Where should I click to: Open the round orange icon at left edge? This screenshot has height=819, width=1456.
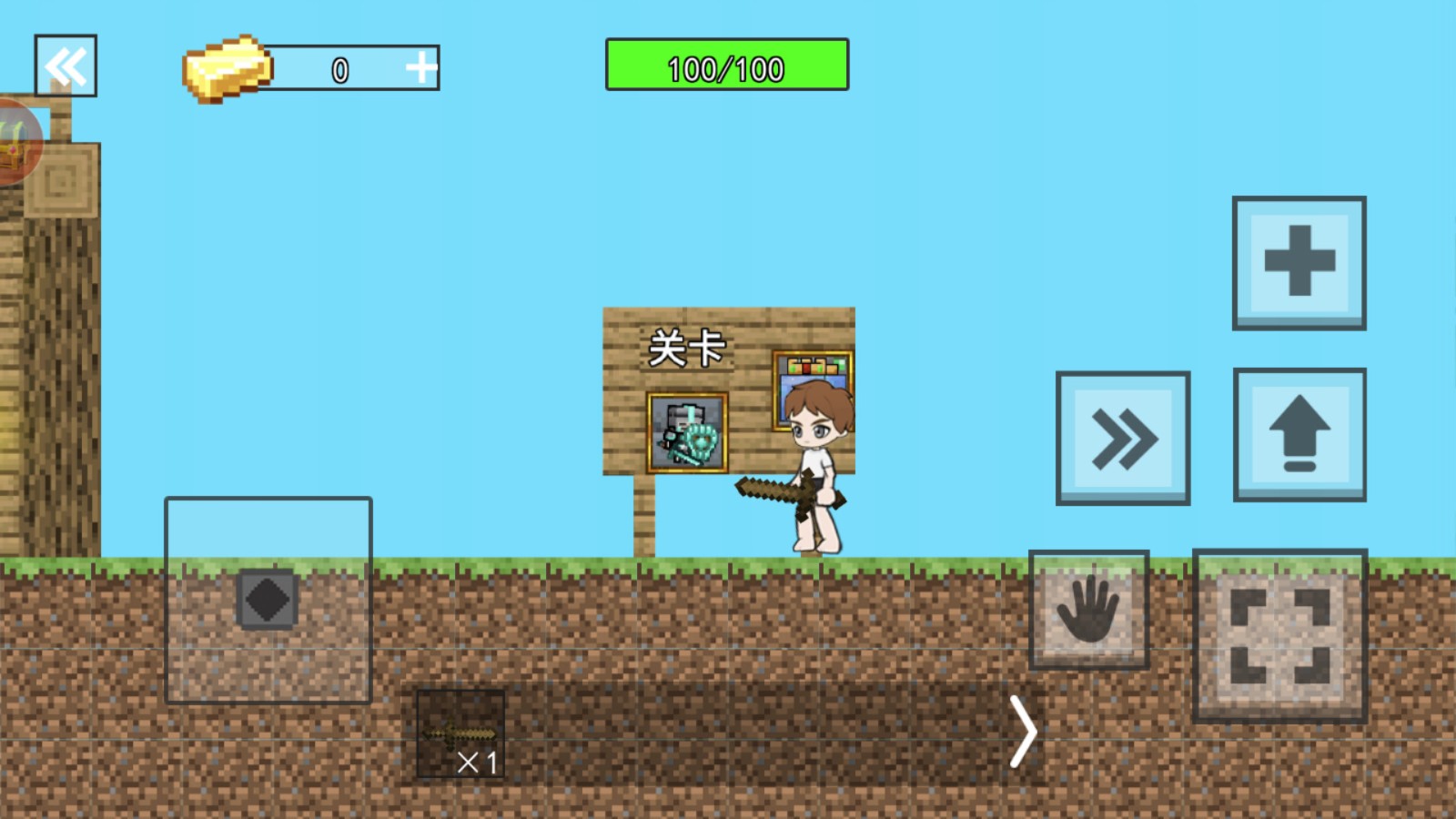16,143
